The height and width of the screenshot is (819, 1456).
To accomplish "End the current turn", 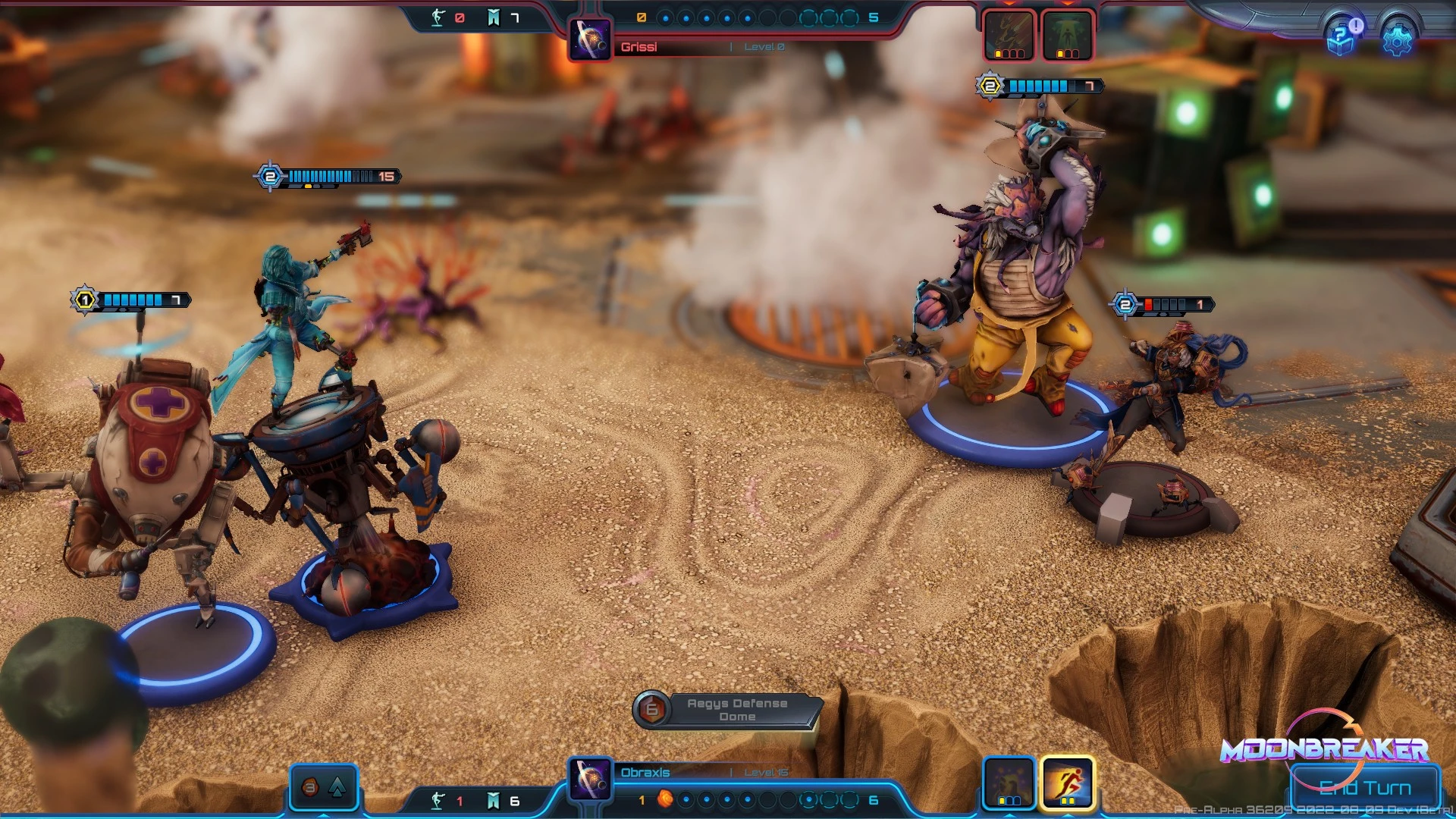I will (x=1365, y=788).
